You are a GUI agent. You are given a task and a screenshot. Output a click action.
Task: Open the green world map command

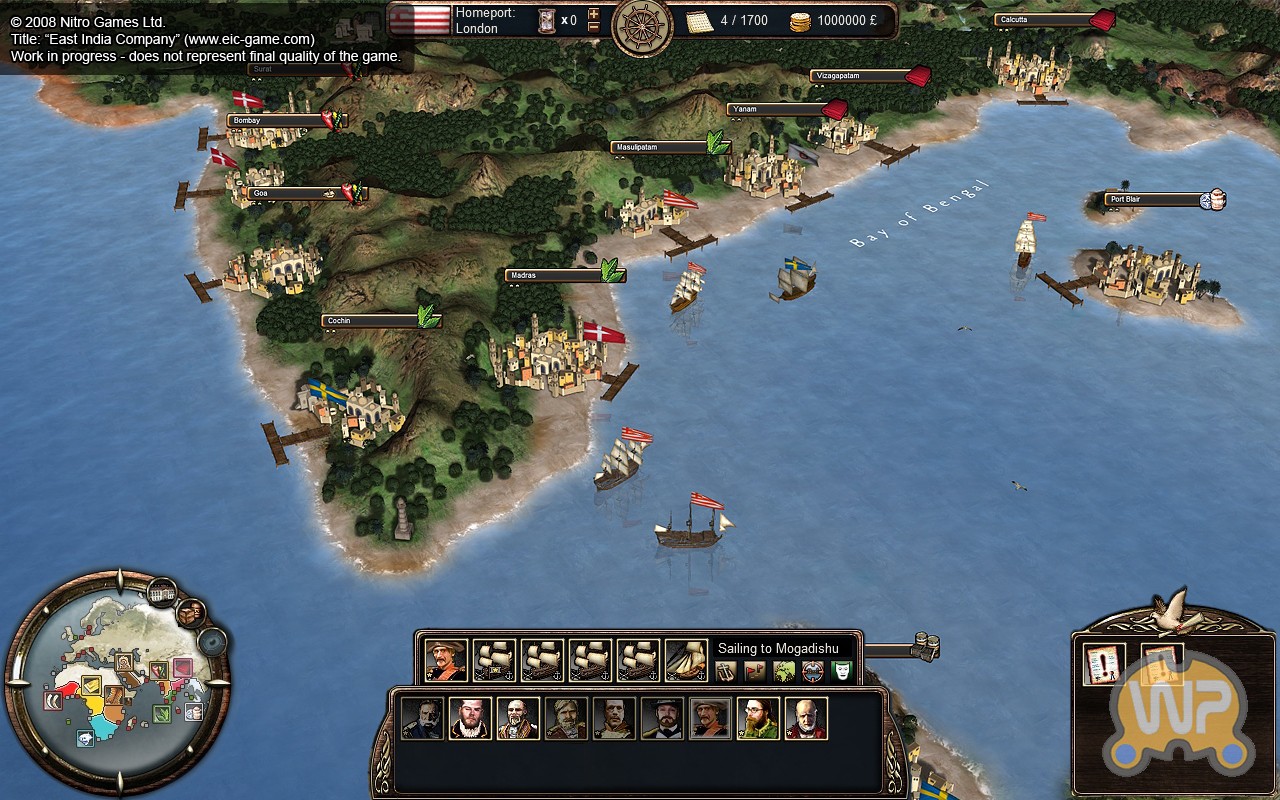[784, 672]
